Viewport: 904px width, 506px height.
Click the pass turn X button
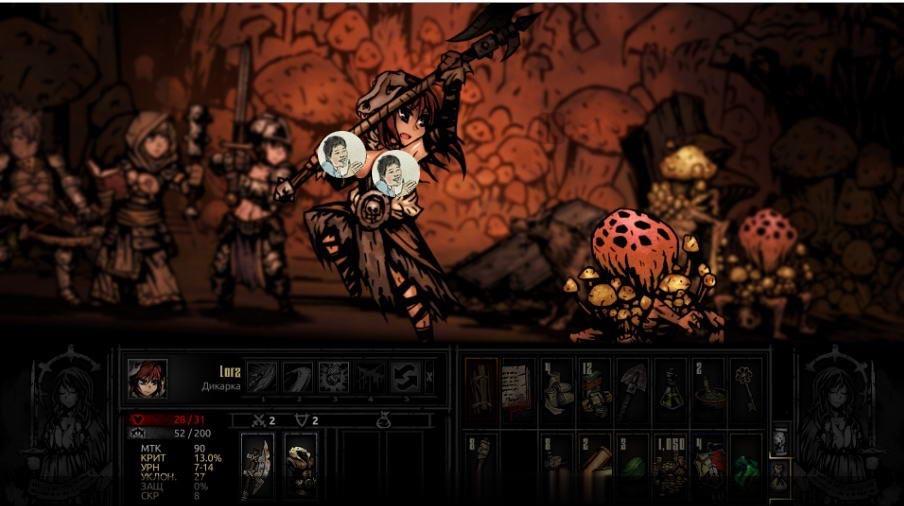(430, 378)
